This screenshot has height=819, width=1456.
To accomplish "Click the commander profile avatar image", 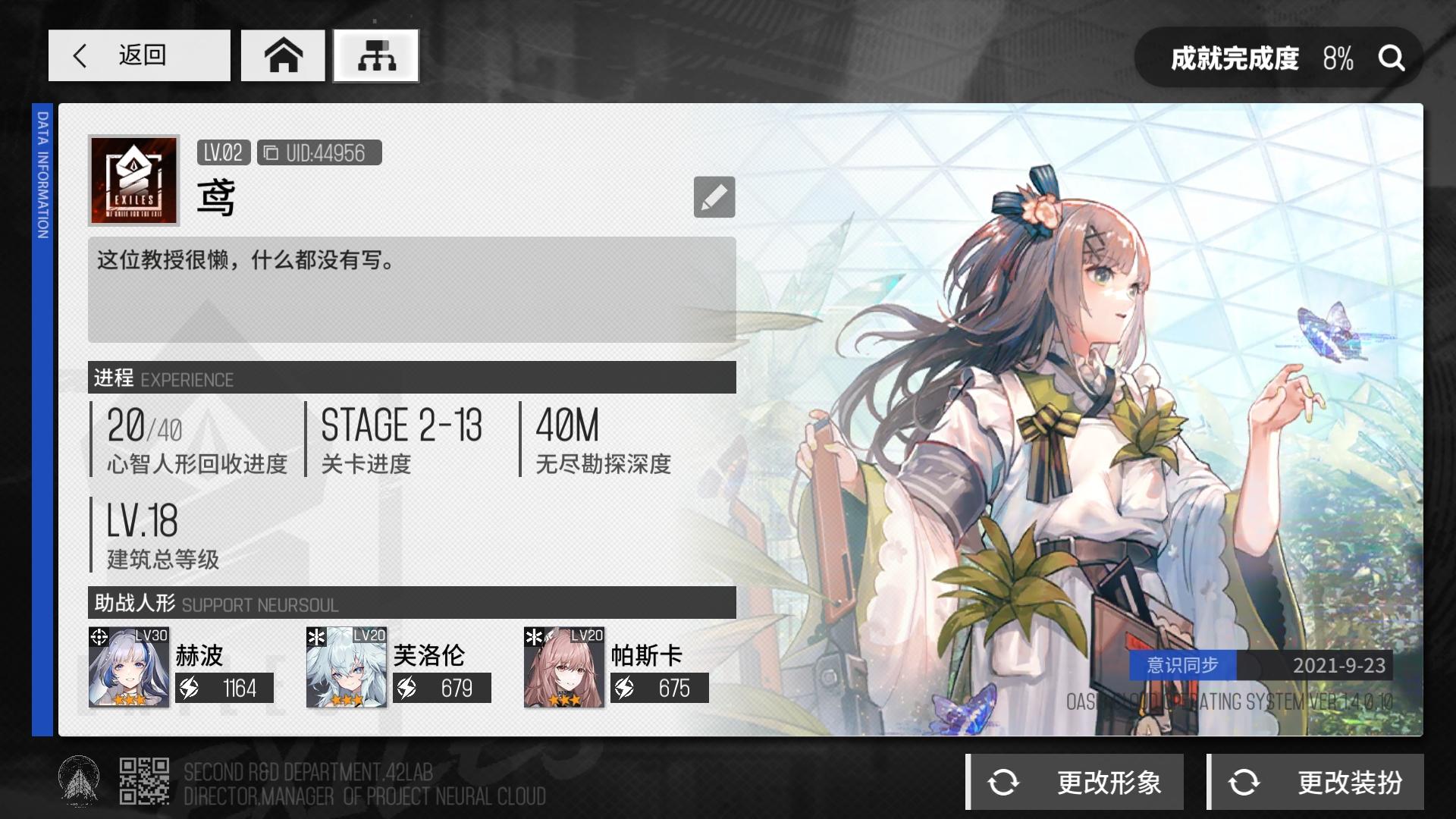I will [133, 180].
